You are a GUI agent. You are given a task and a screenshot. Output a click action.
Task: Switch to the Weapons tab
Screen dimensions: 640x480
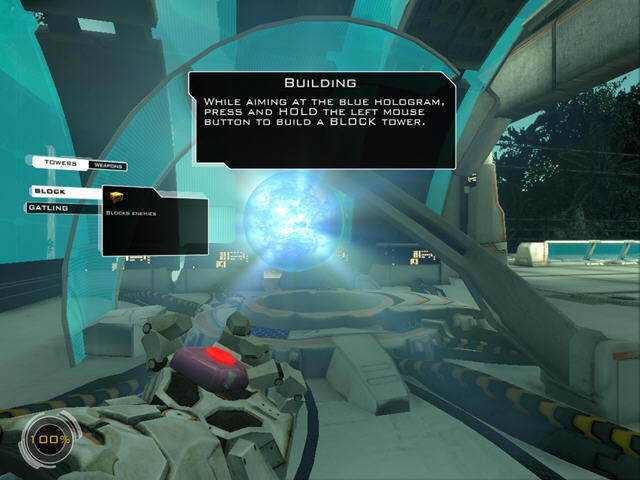107,164
